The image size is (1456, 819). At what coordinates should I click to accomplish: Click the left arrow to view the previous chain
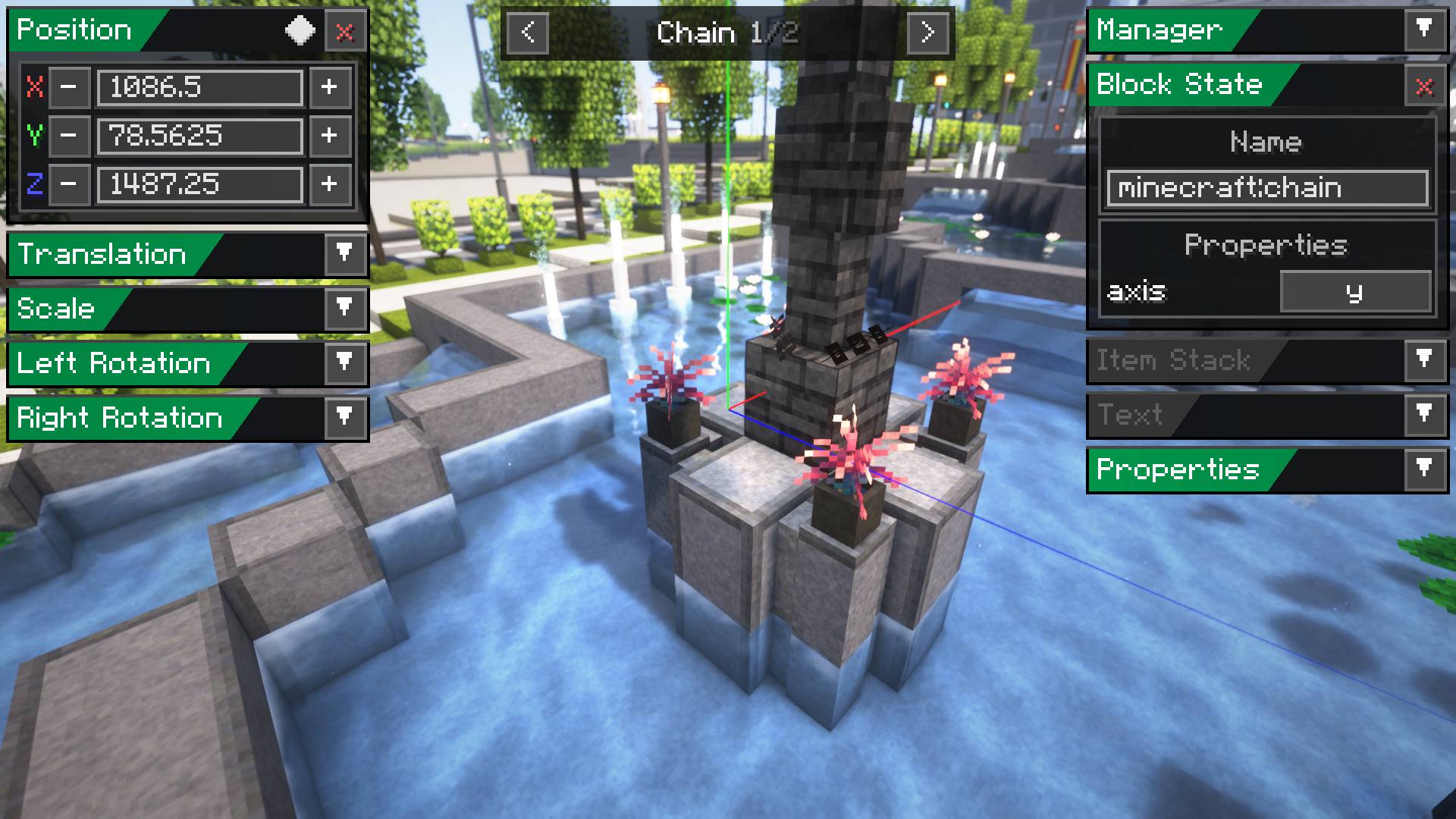pos(529,34)
